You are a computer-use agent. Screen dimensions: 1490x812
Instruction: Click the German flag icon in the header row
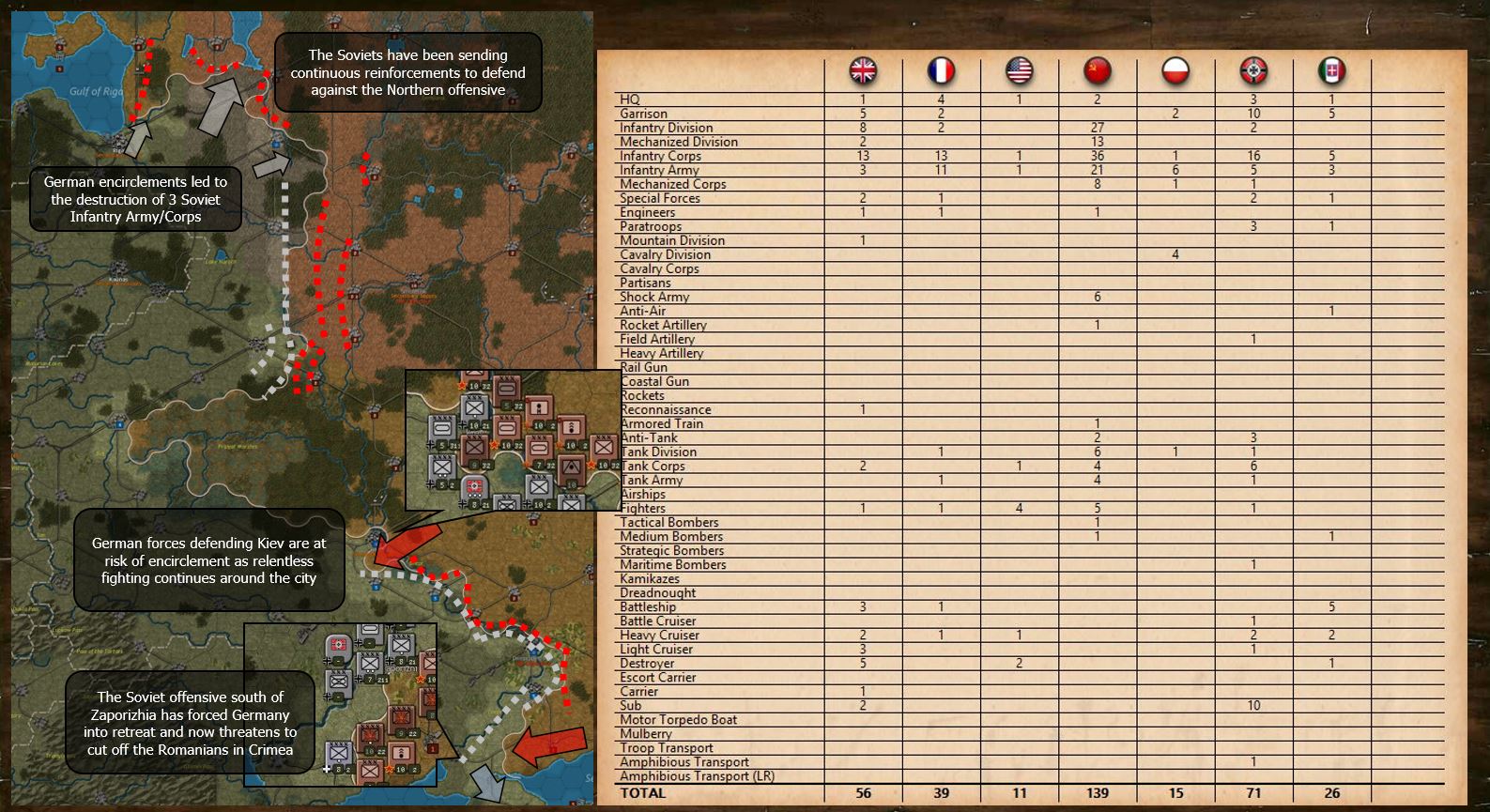tap(1254, 69)
